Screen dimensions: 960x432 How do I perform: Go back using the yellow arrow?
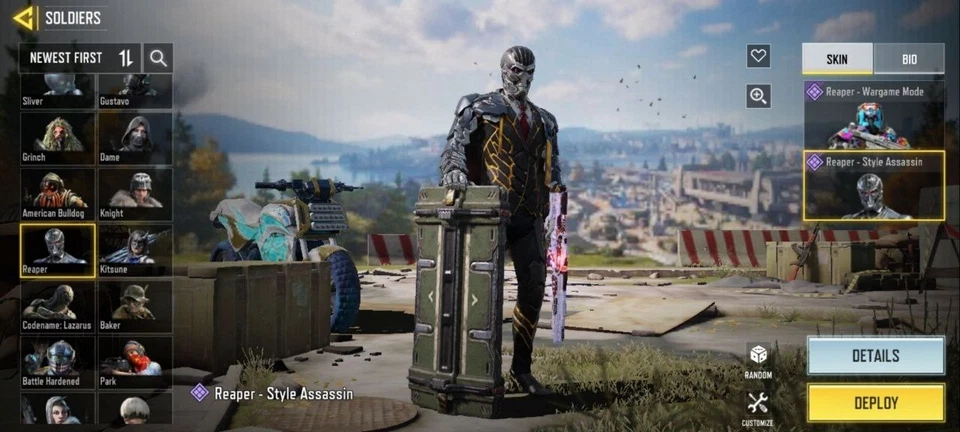tap(24, 17)
